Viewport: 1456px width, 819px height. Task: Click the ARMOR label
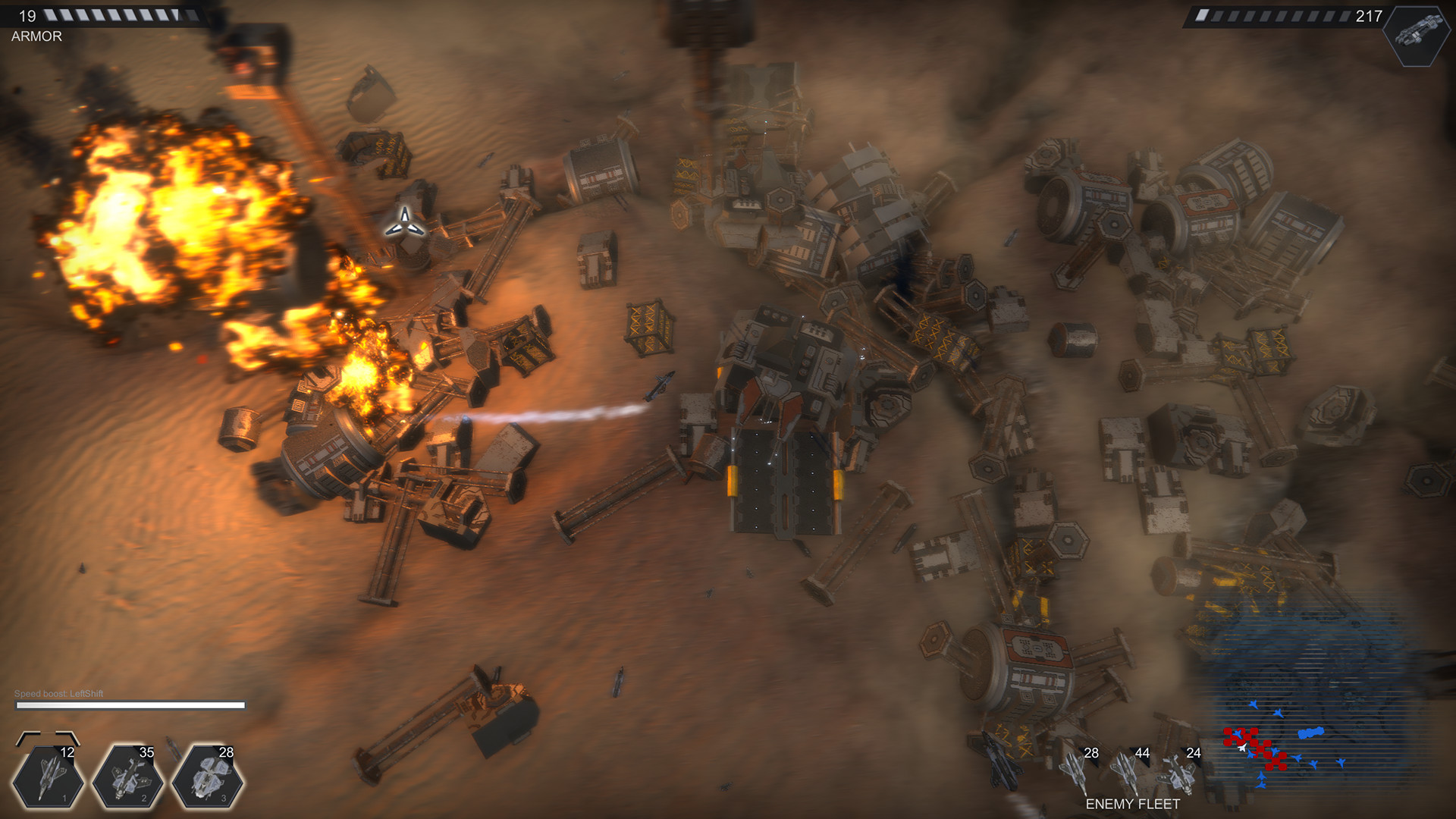click(36, 35)
